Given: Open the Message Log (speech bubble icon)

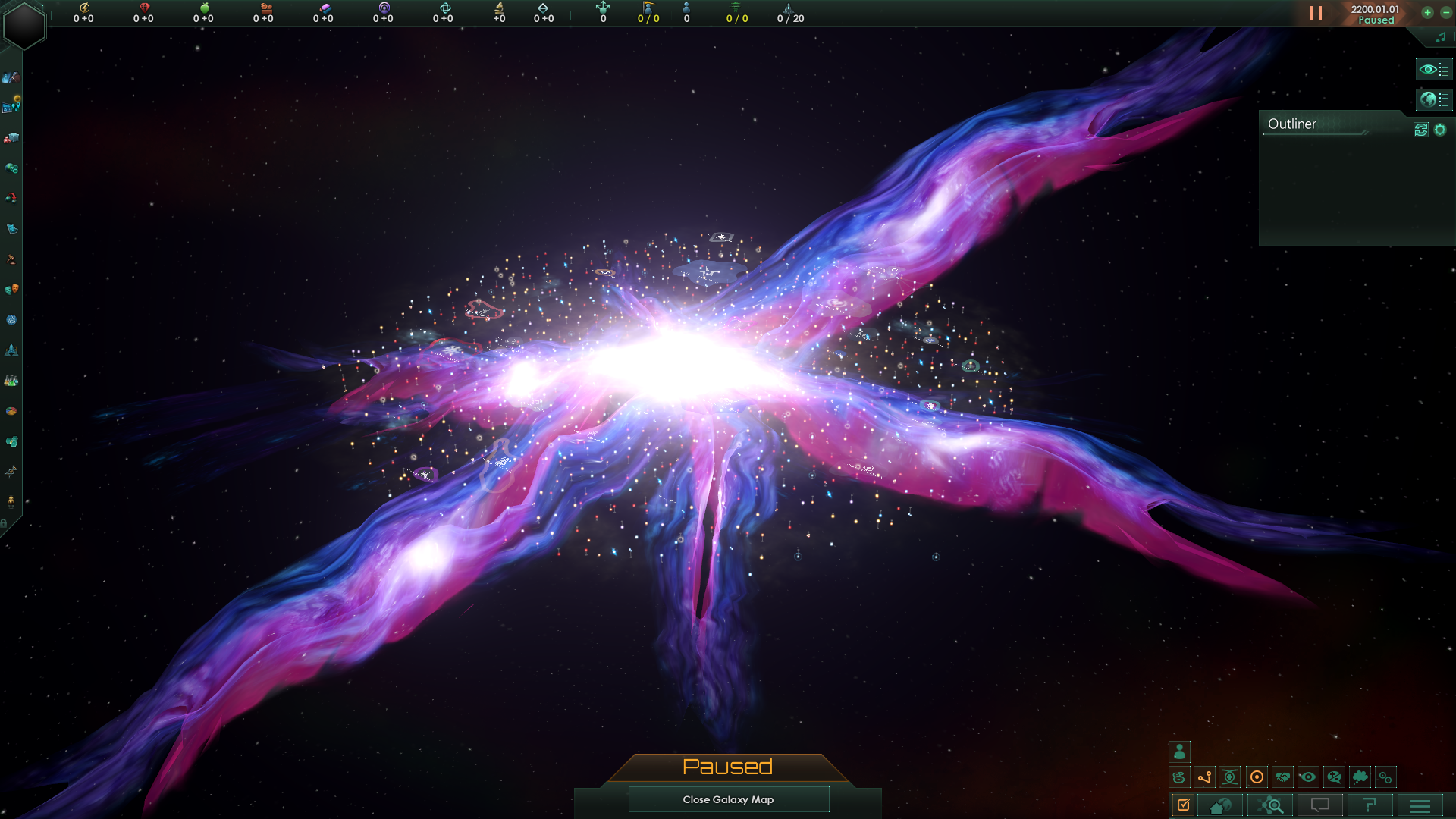Looking at the screenshot, I should 1320,805.
